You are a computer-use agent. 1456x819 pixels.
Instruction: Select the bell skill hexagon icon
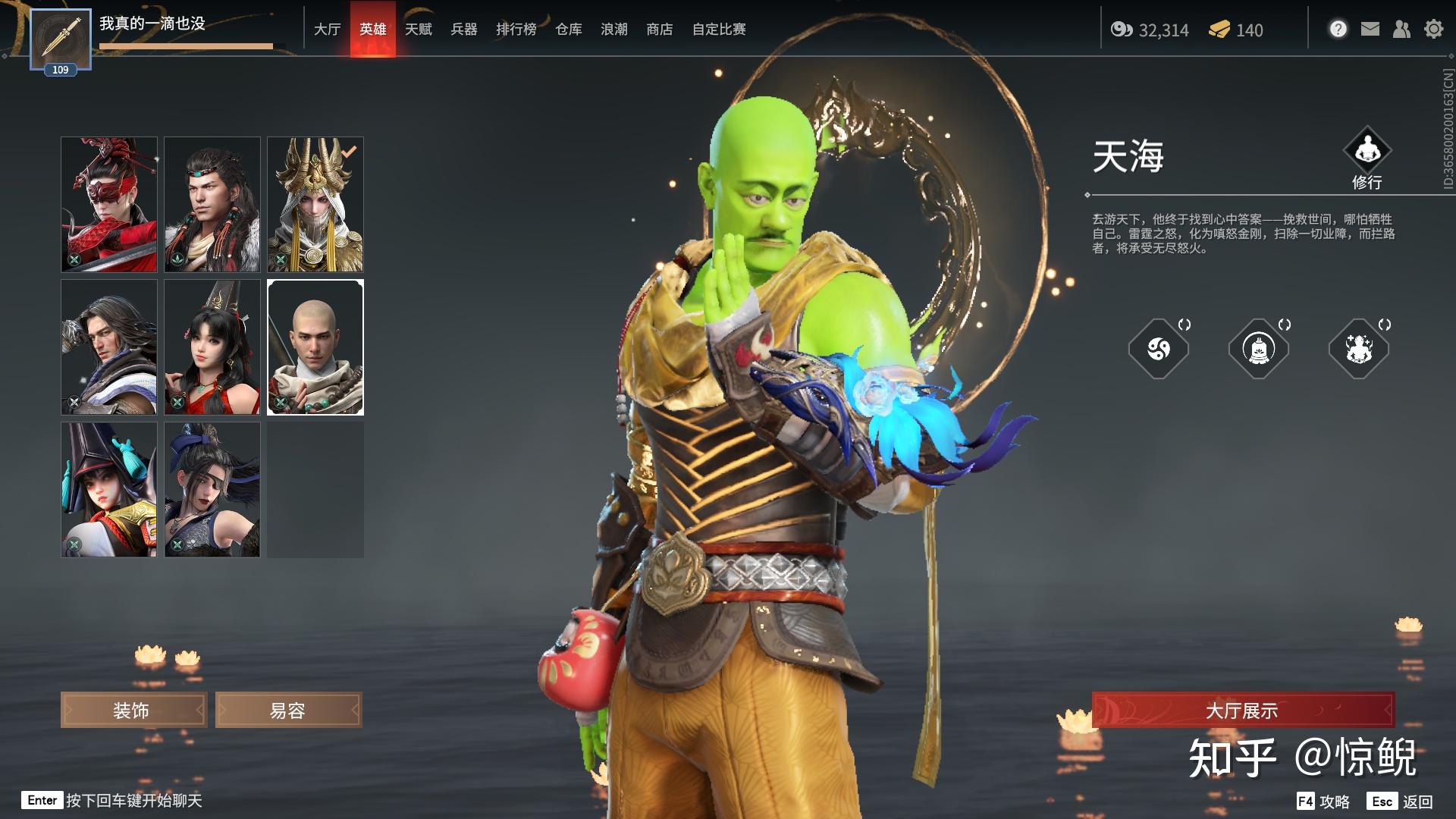[x=1259, y=349]
